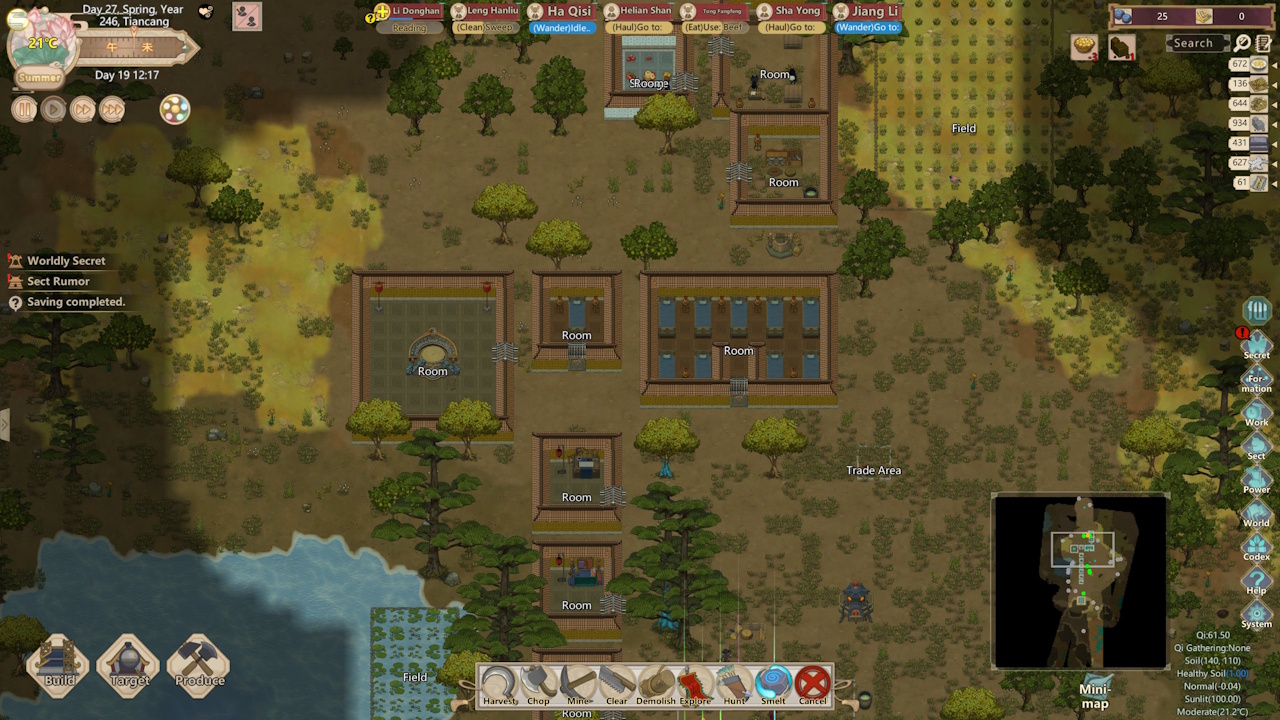Click the red Cancel order button
The width and height of the screenshot is (1280, 720).
click(x=813, y=684)
